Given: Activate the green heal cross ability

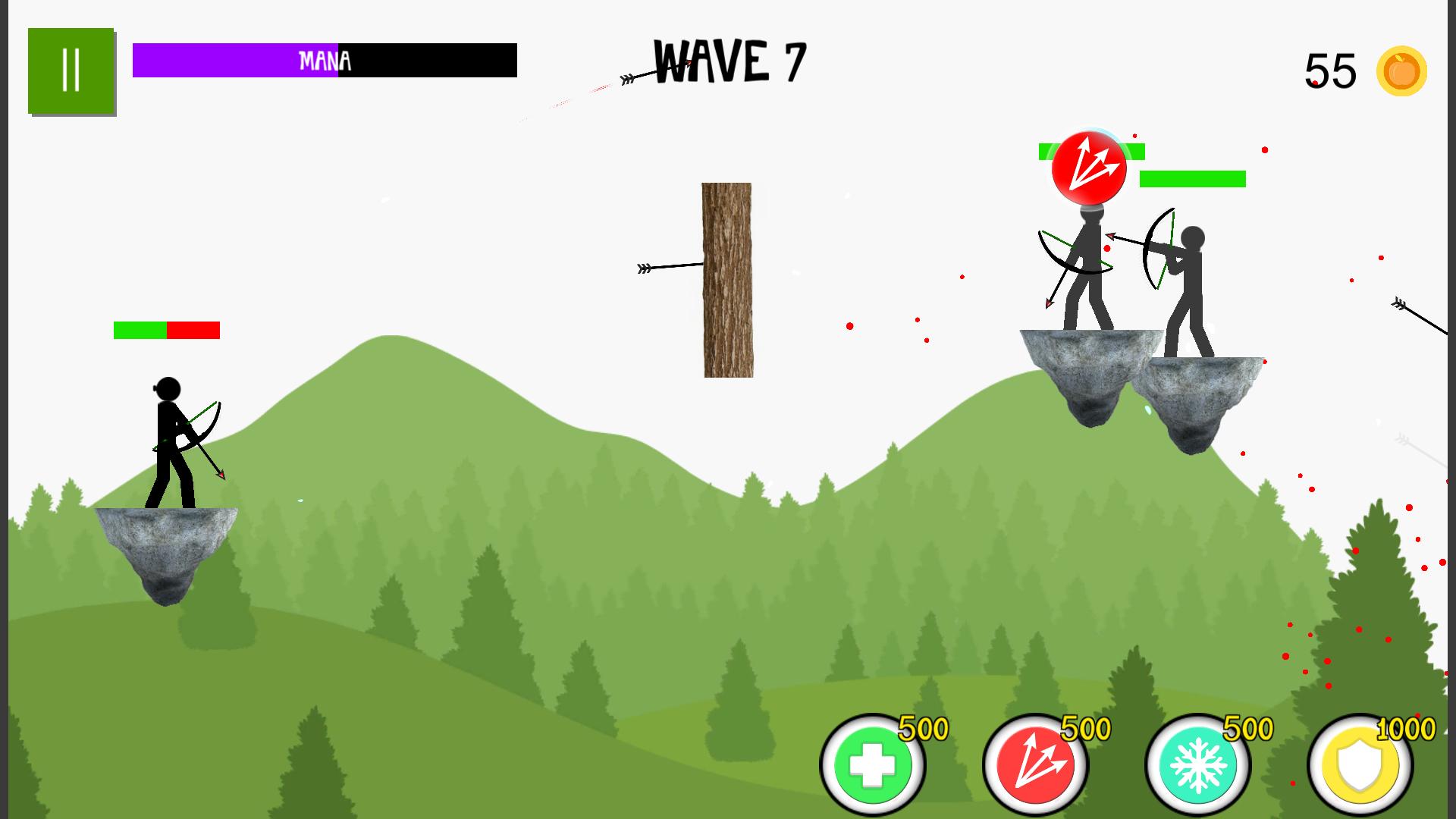Looking at the screenshot, I should 873,765.
